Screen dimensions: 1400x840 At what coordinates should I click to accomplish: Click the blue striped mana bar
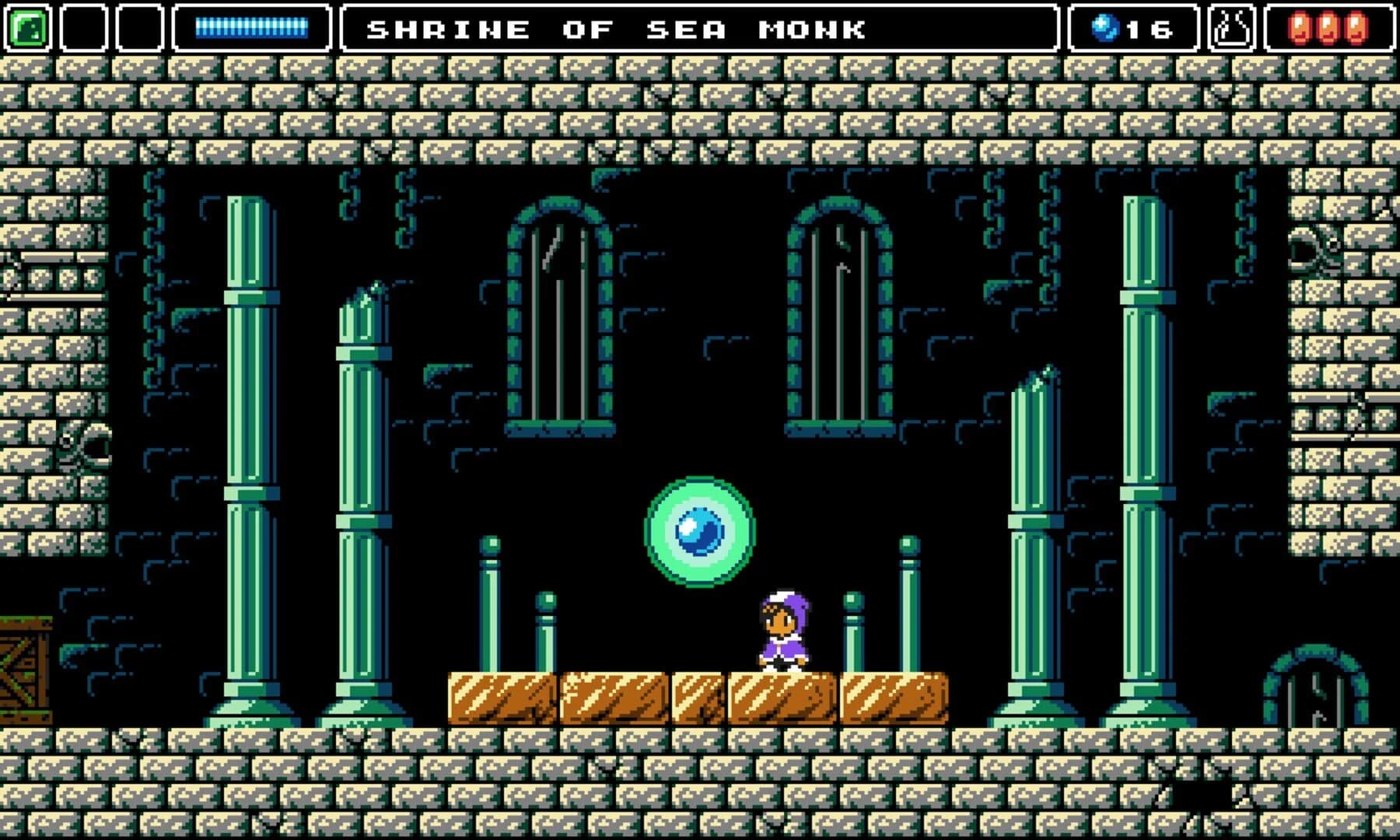pyautogui.click(x=253, y=26)
